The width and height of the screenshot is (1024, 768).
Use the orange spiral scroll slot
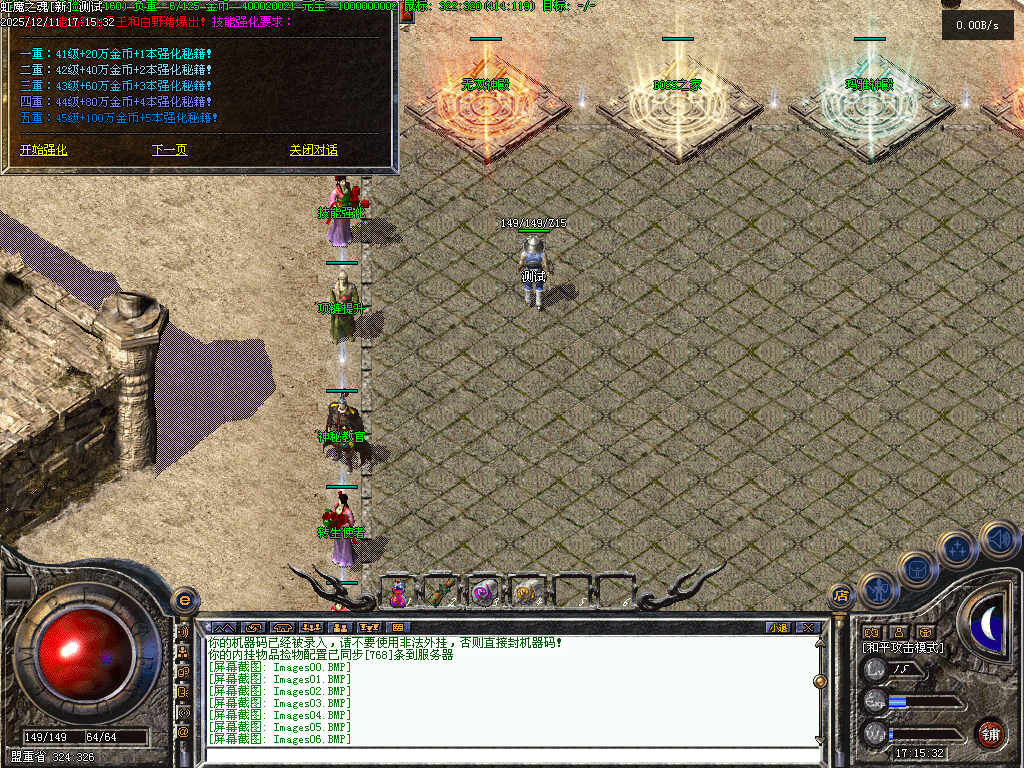pos(526,592)
